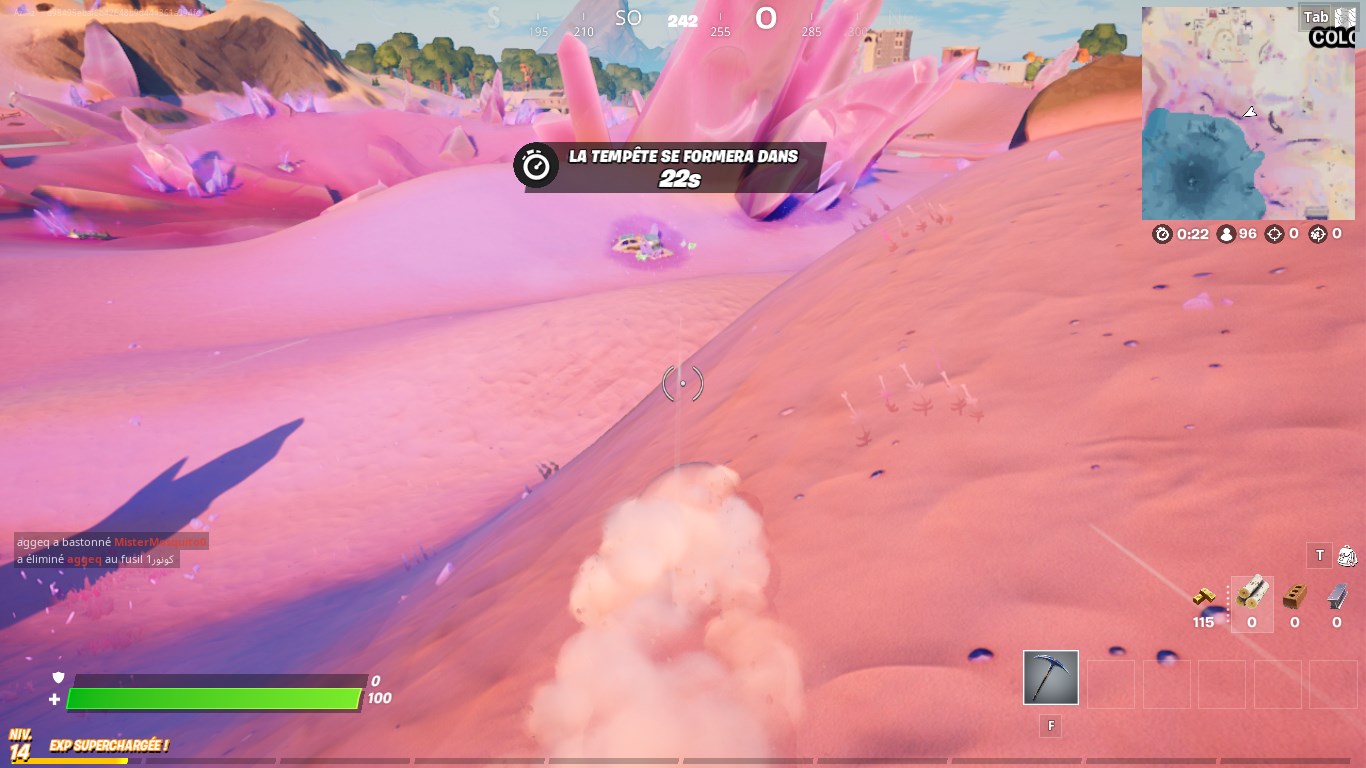Click the eliminations crosshair icon below the minimap
The image size is (1366, 768).
click(1273, 233)
